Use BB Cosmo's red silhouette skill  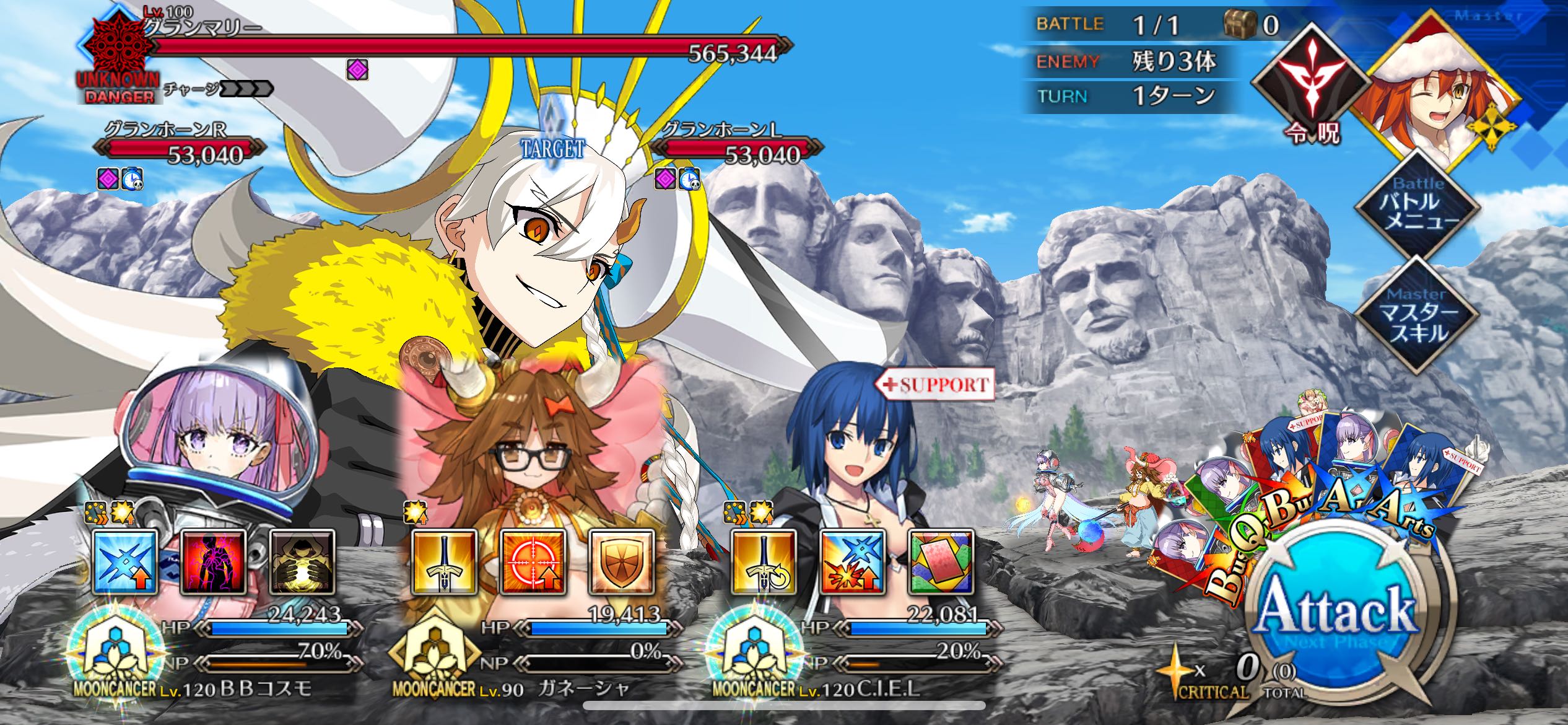(214, 562)
